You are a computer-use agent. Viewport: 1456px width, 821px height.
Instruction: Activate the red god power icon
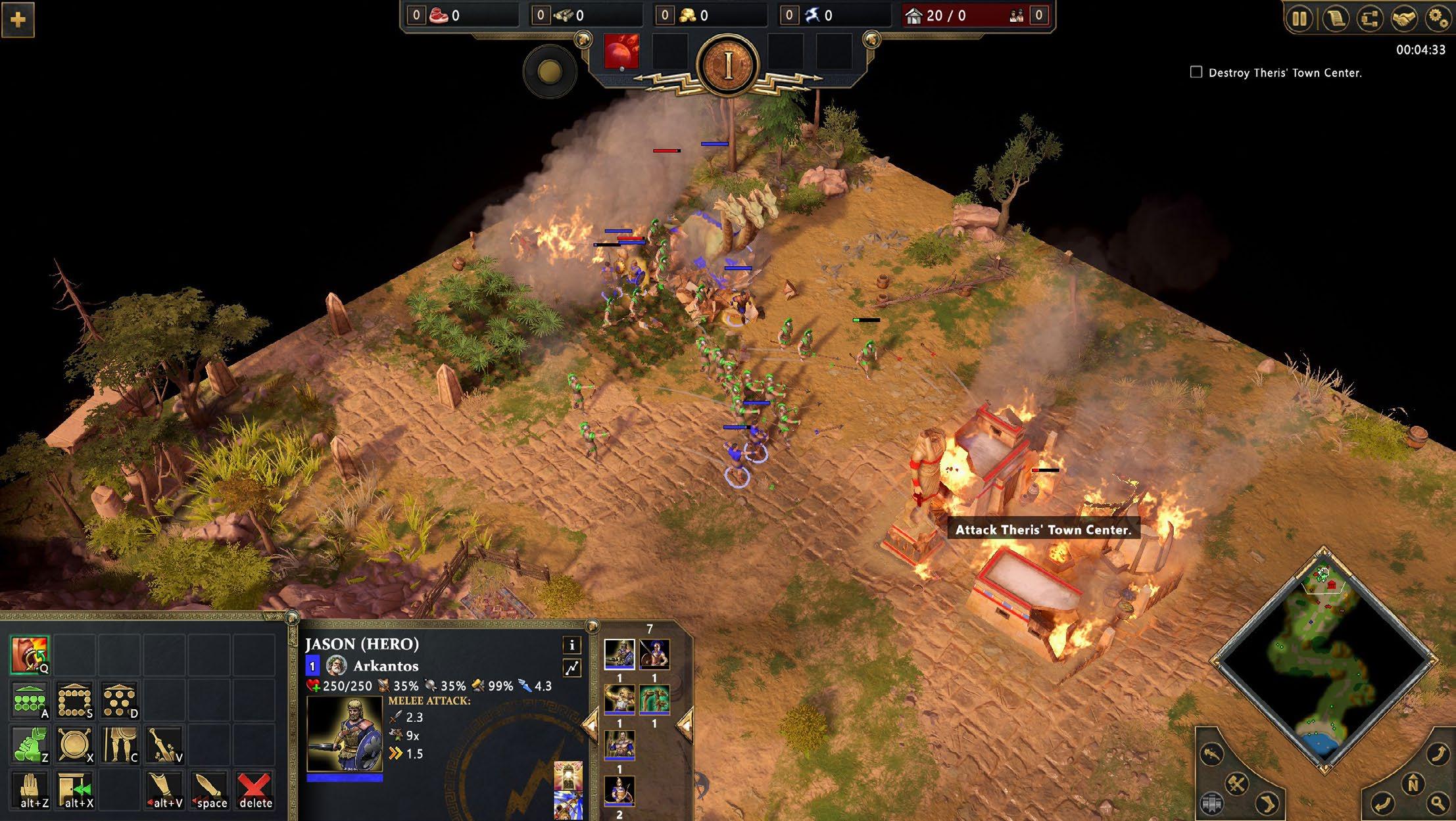point(621,51)
